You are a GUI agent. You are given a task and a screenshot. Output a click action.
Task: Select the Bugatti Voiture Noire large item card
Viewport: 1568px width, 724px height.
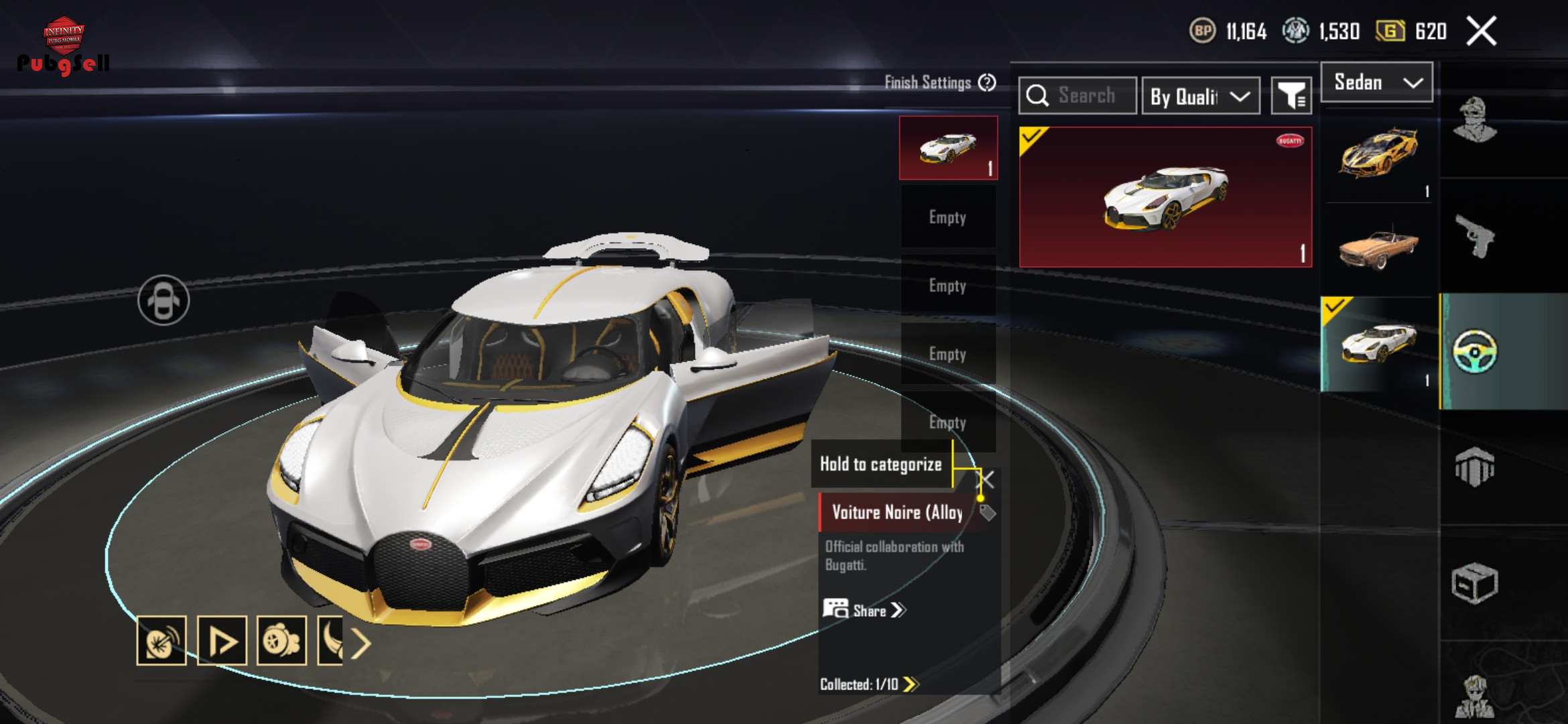(1165, 197)
